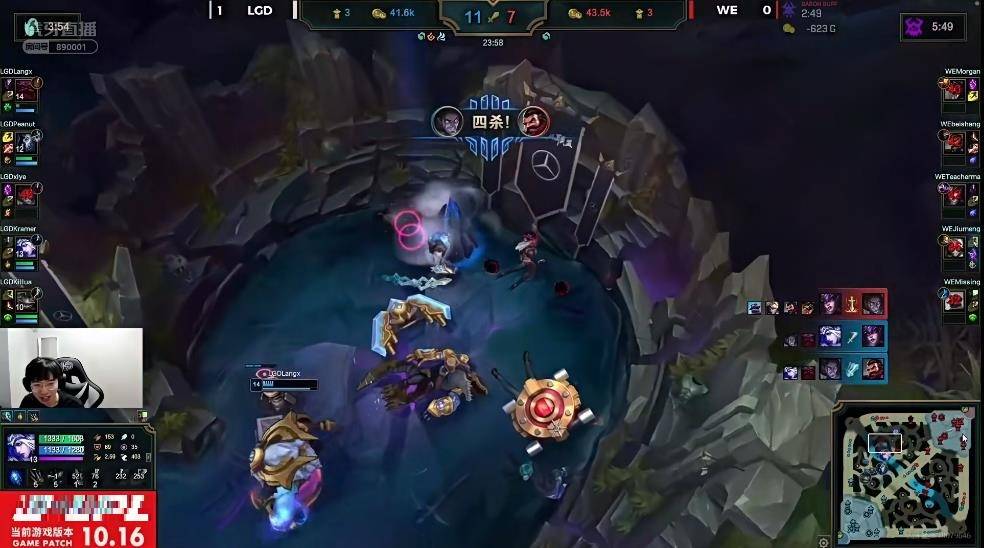Select LGDLangx in the team sidebar

pyautogui.click(x=20, y=90)
